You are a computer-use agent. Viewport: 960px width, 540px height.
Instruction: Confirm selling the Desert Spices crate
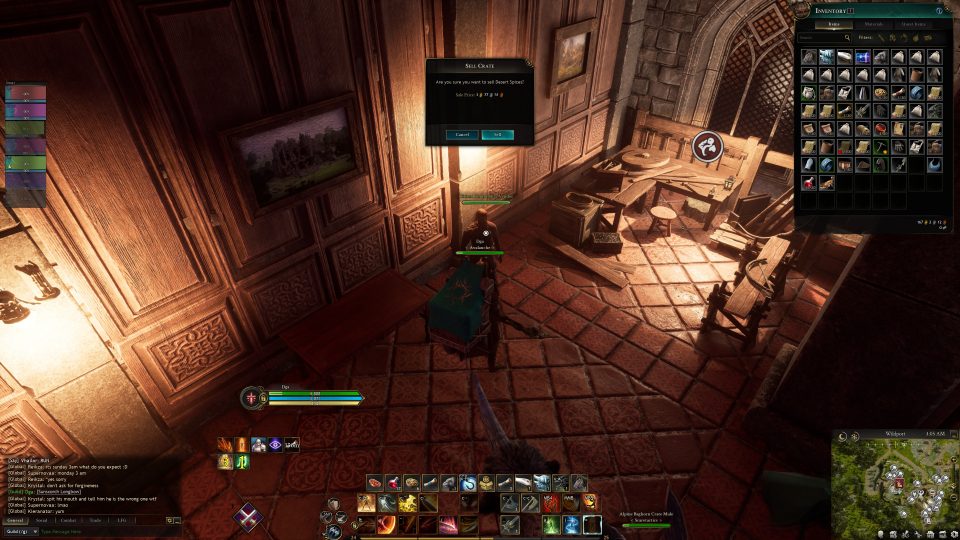[x=497, y=133]
